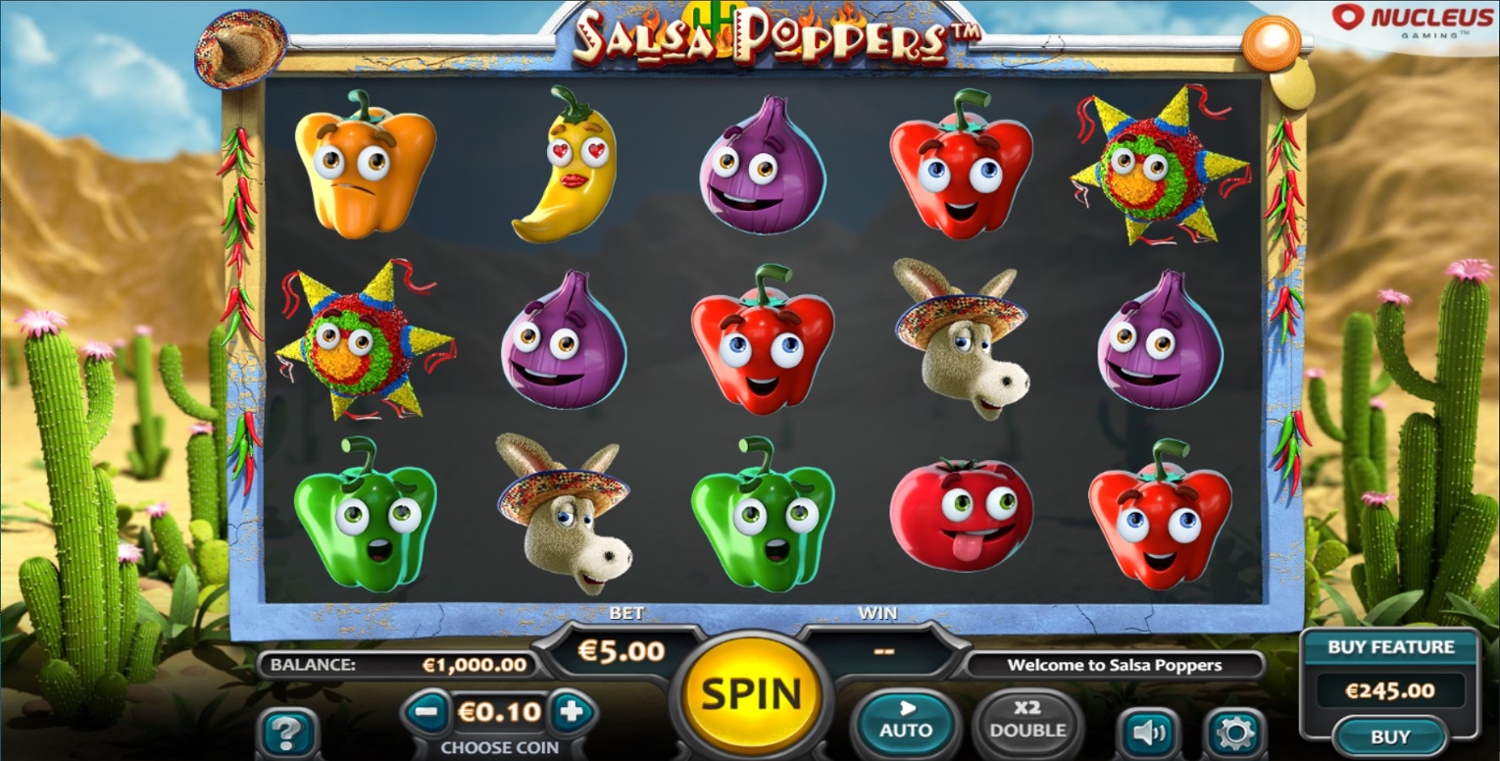Buy the feature for €245.00
This screenshot has width=1500, height=761.
(1390, 737)
